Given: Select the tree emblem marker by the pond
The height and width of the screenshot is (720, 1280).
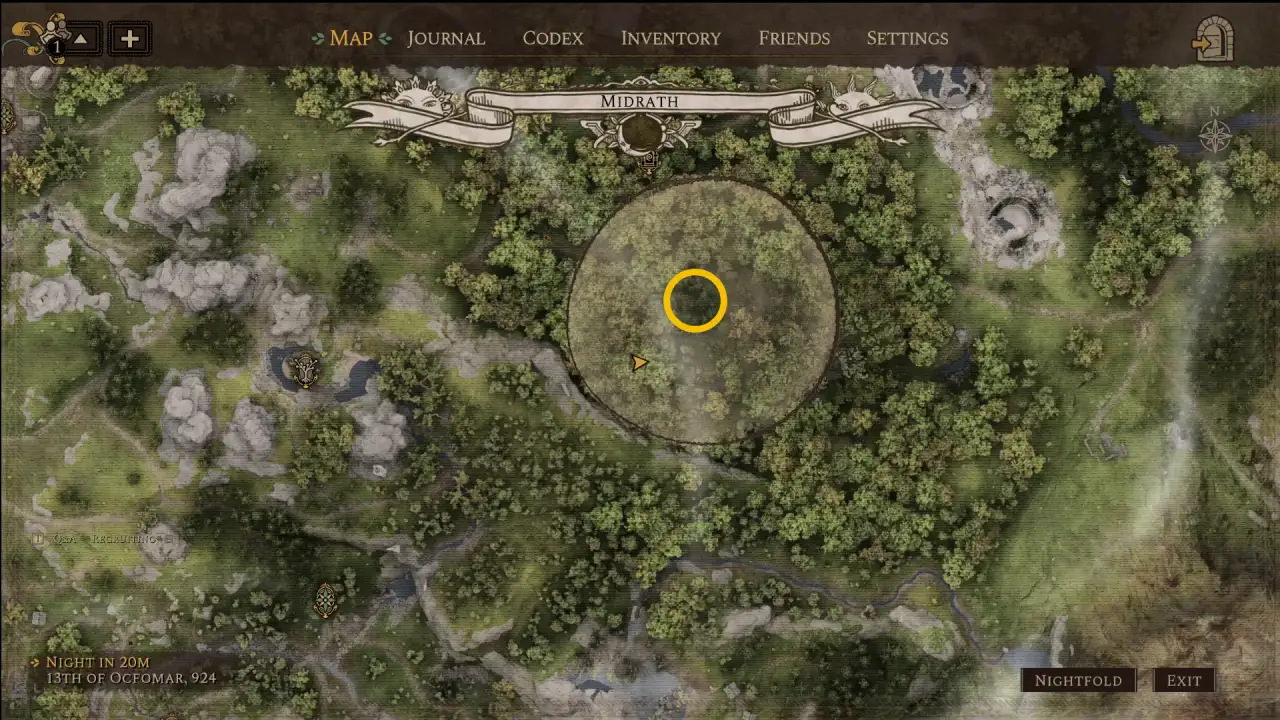Looking at the screenshot, I should (x=302, y=370).
